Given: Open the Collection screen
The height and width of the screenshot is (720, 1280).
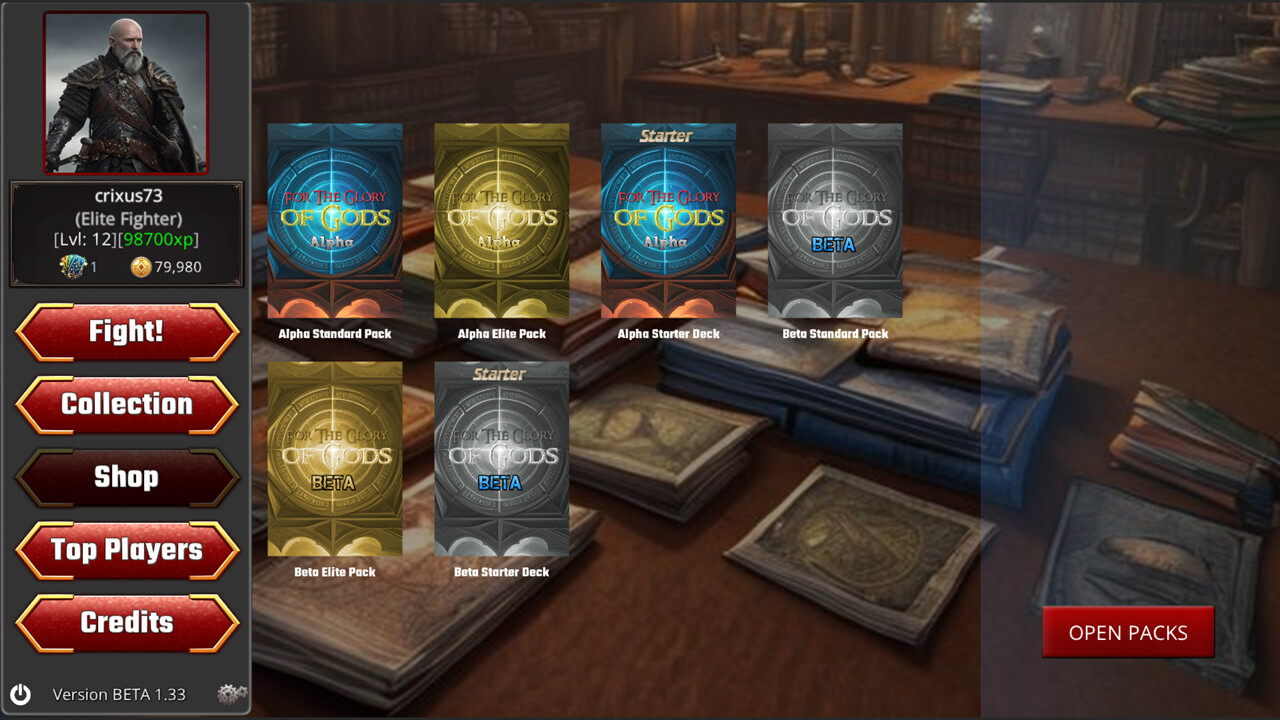Looking at the screenshot, I should [x=127, y=404].
